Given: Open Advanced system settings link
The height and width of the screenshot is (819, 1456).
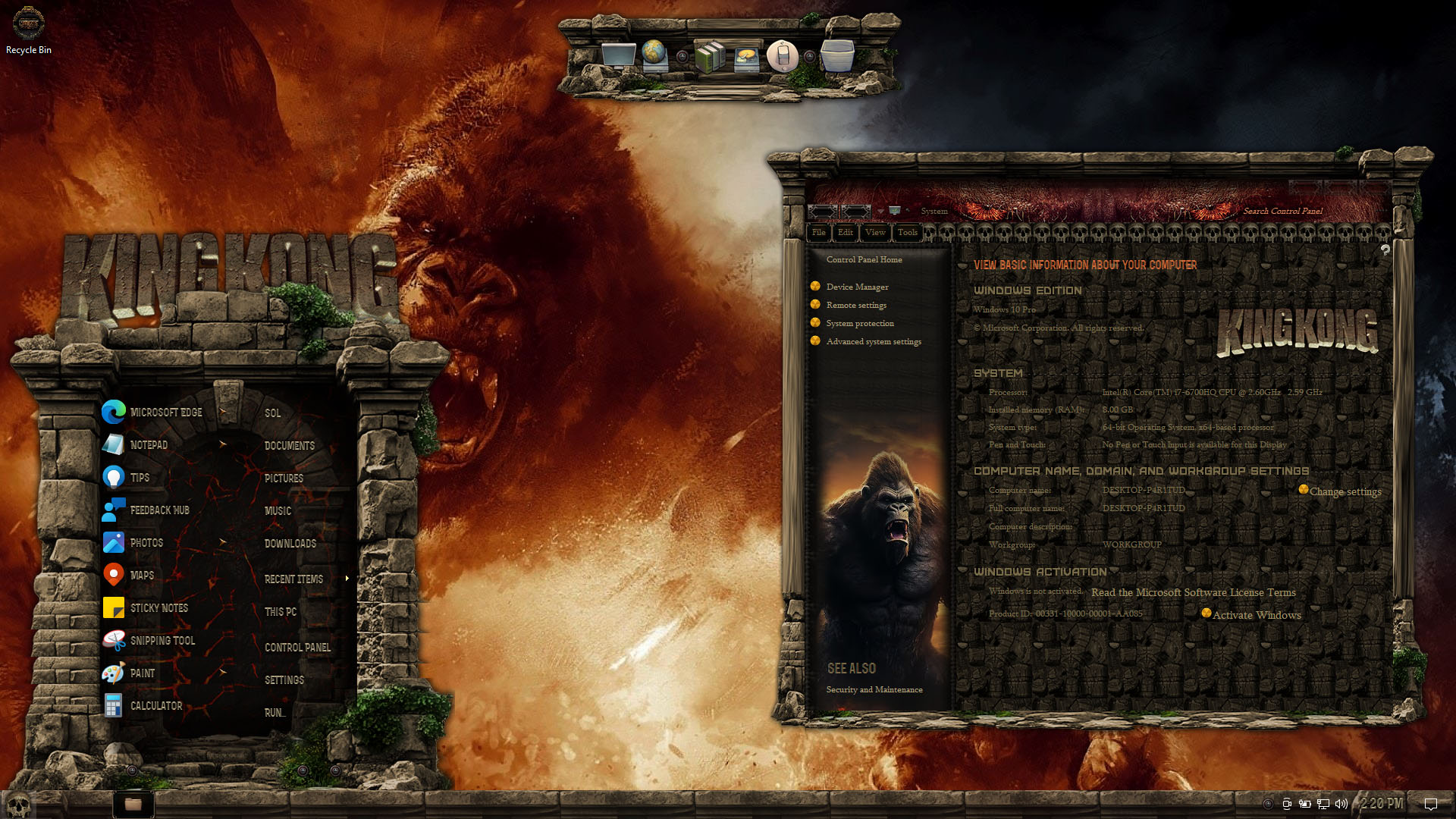Looking at the screenshot, I should pyautogui.click(x=874, y=342).
